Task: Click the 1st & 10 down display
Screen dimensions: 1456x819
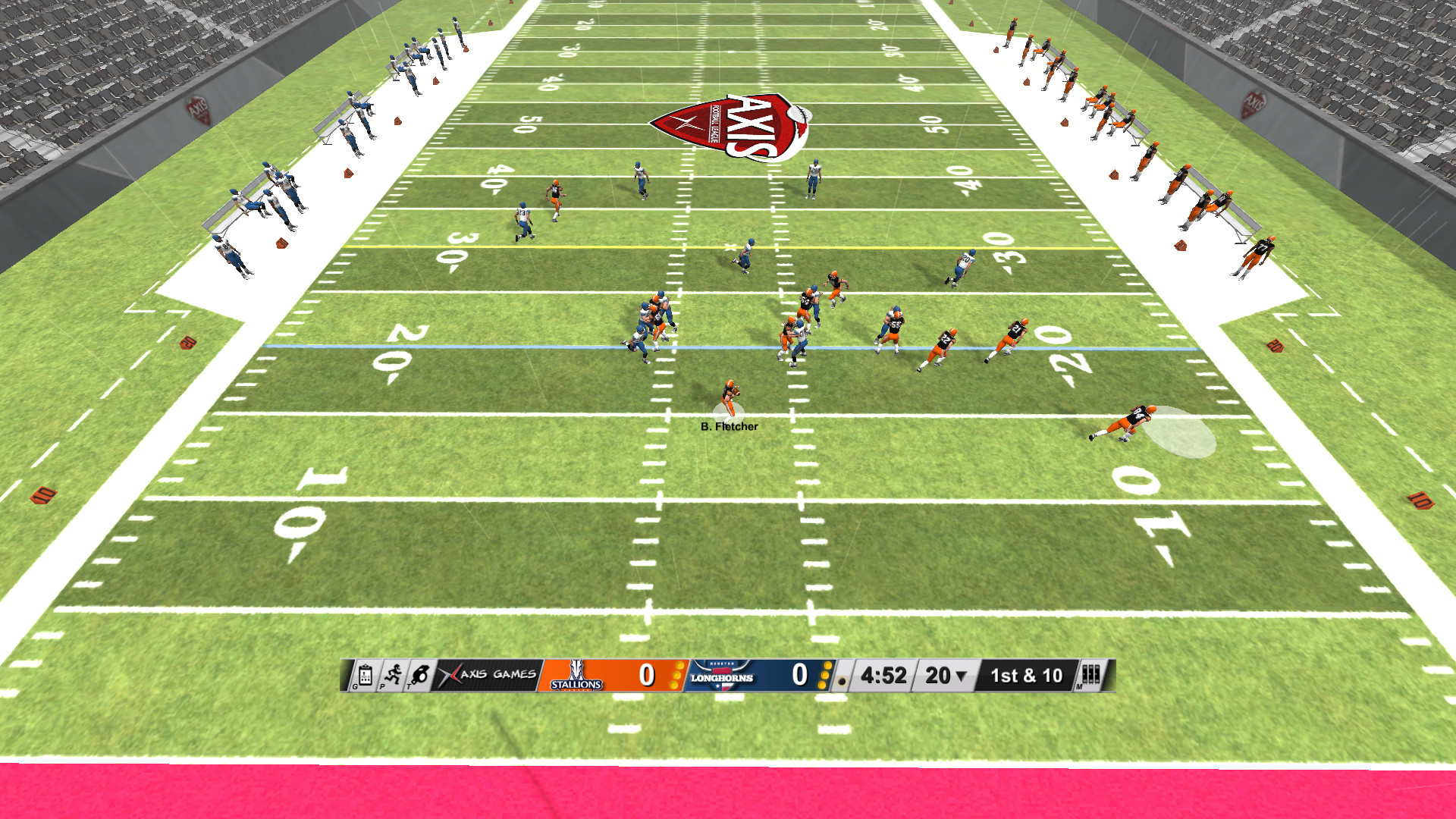Action: (1026, 674)
